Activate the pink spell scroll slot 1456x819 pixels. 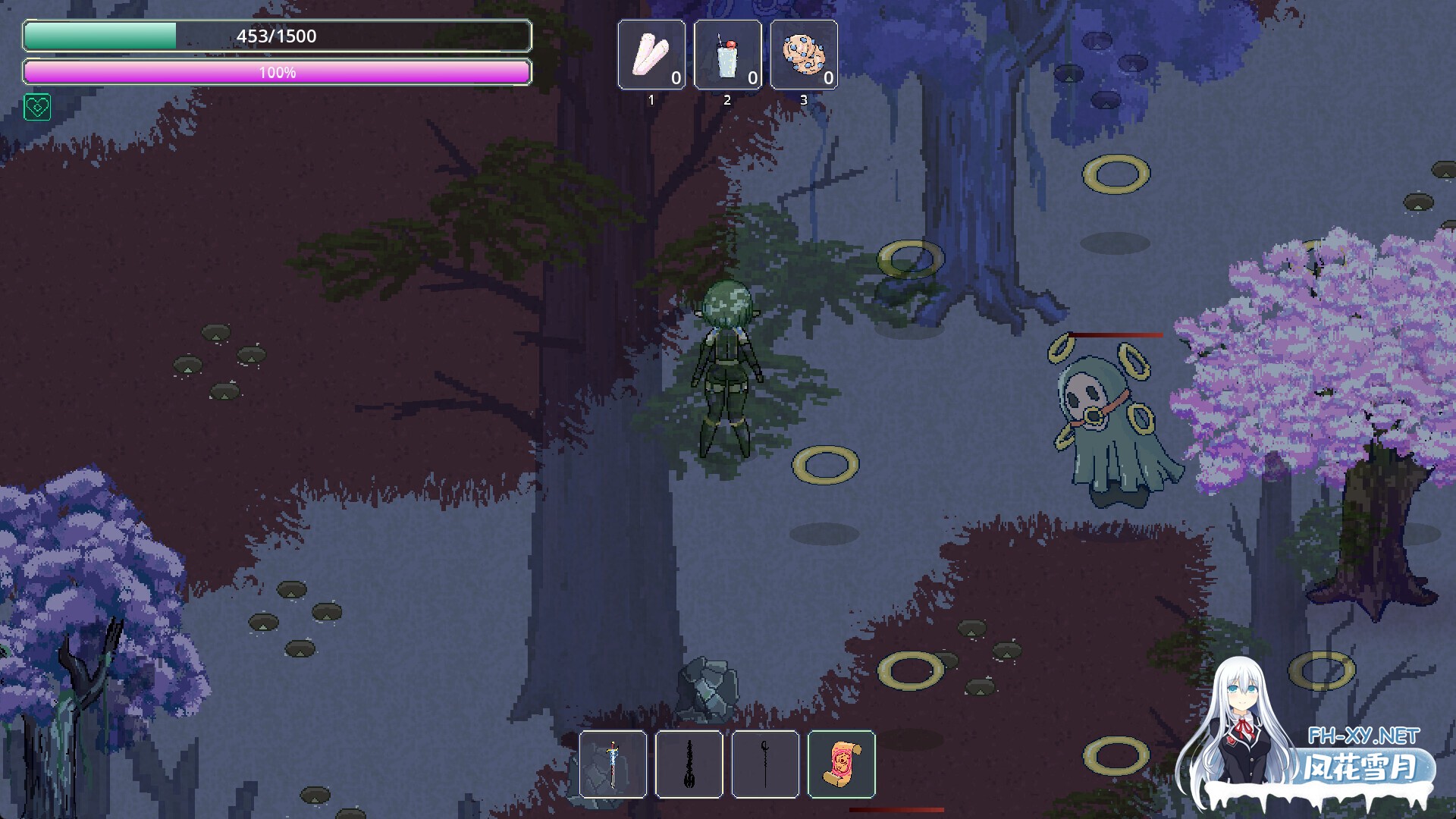coord(842,764)
